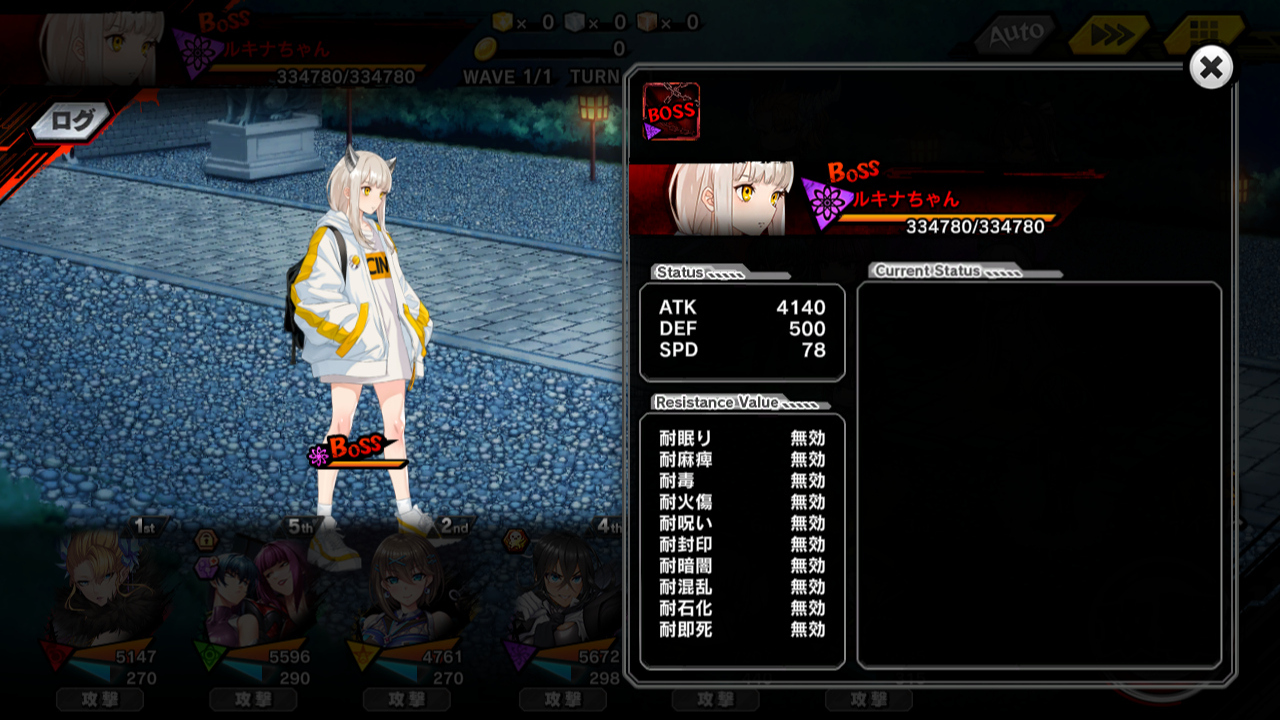The image size is (1280, 720).
Task: Select the blonde character in 1st slot
Action: 98,590
